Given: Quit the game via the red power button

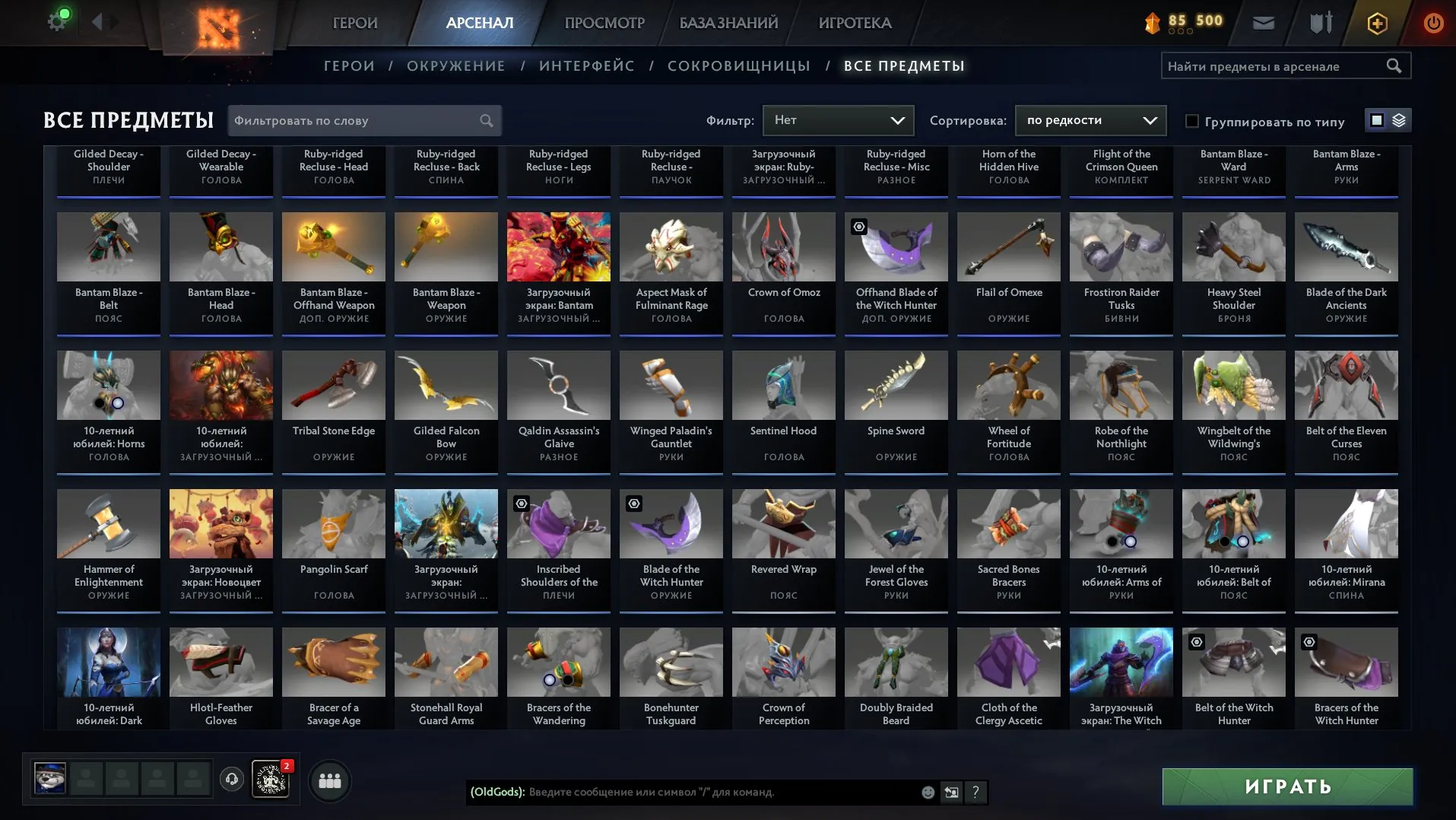Looking at the screenshot, I should 1433,23.
